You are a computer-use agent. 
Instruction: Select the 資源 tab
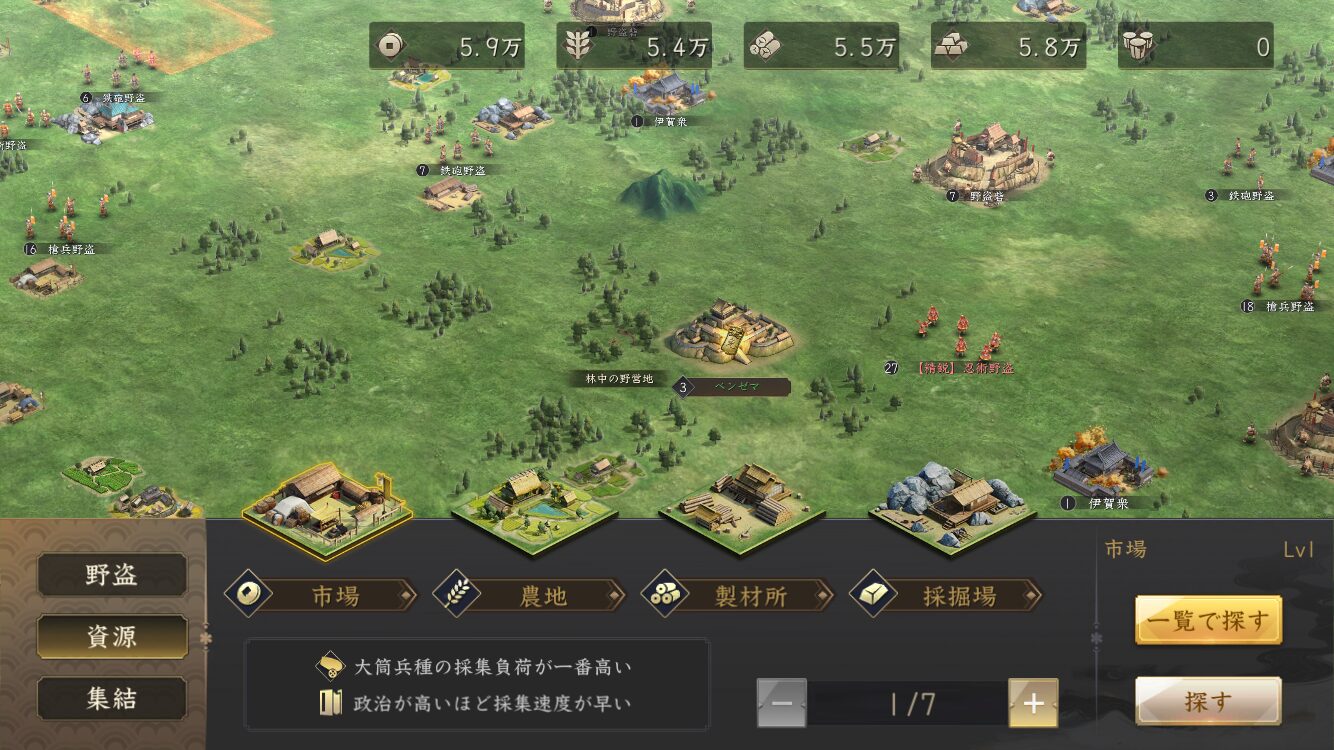pyautogui.click(x=112, y=637)
